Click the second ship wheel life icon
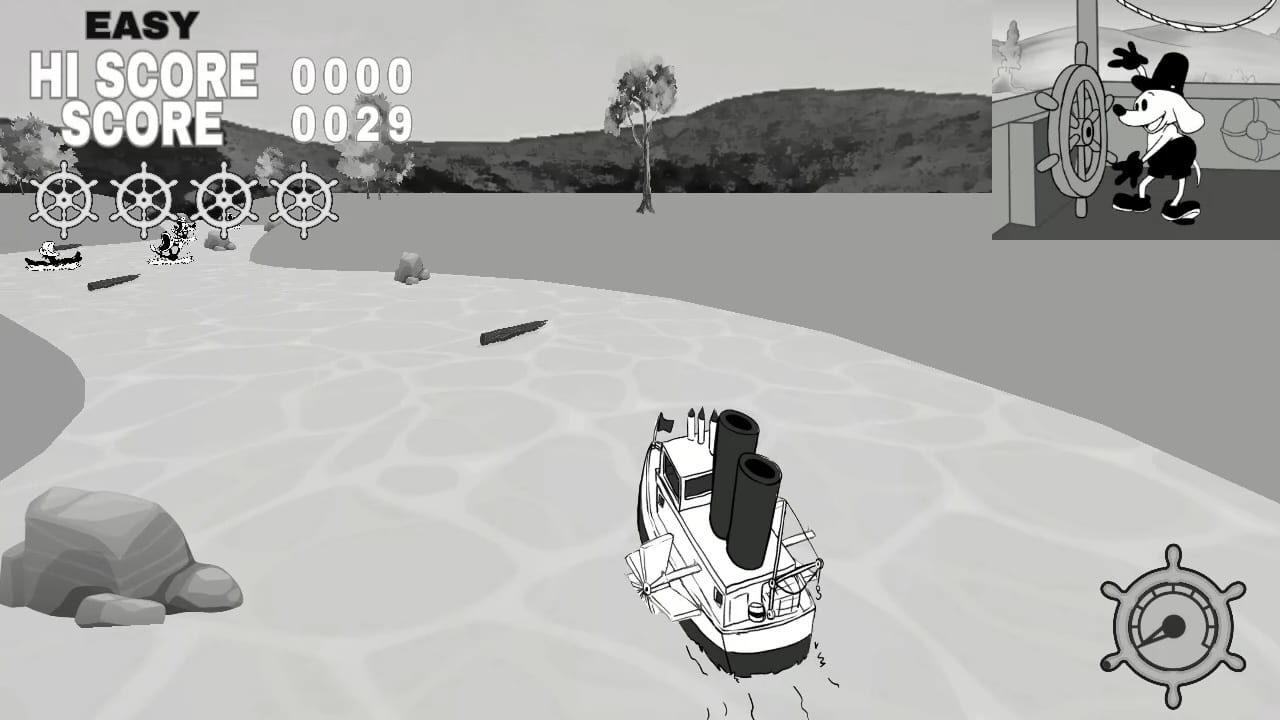1280x720 pixels. pyautogui.click(x=143, y=198)
